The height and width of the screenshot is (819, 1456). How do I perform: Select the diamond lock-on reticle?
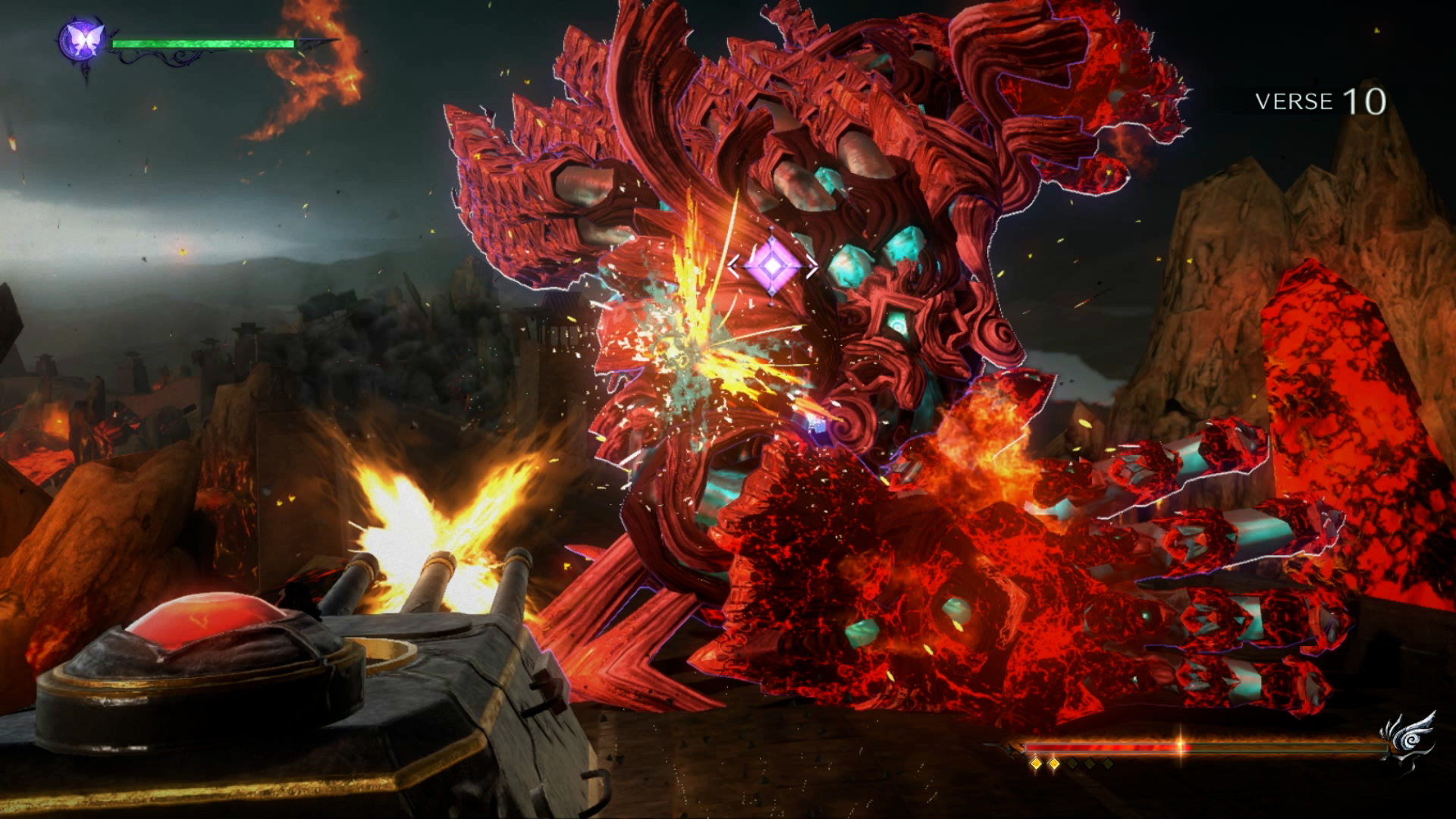click(x=772, y=265)
